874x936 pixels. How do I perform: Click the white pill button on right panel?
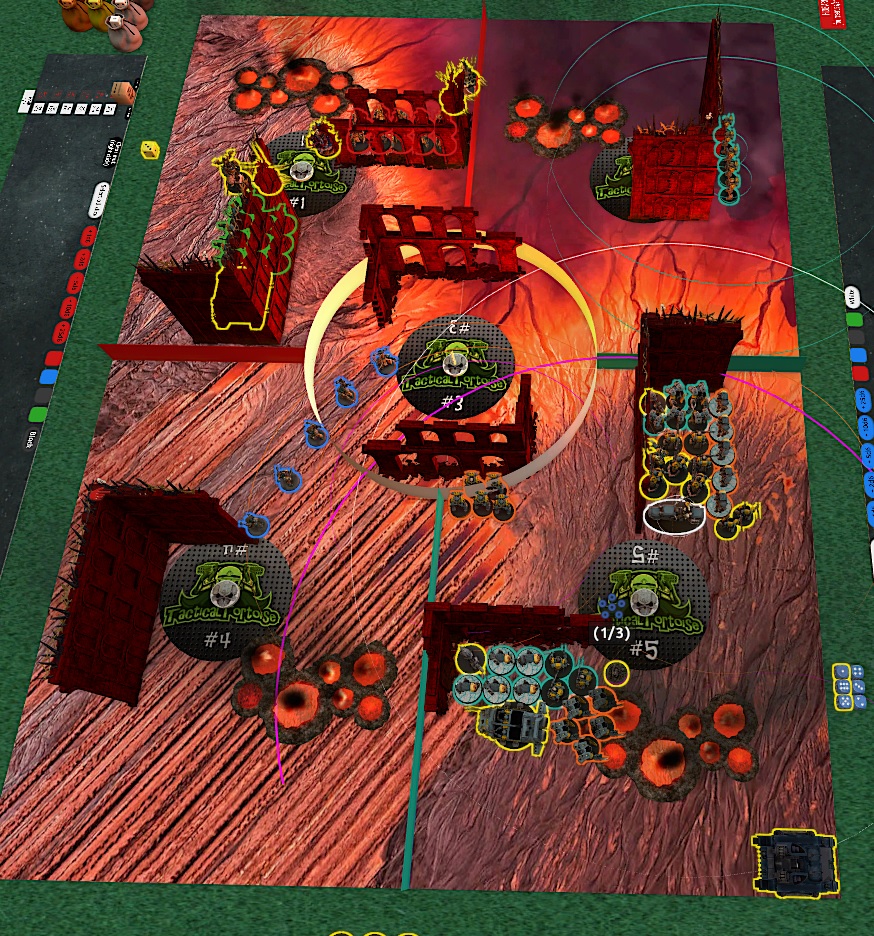pos(853,296)
